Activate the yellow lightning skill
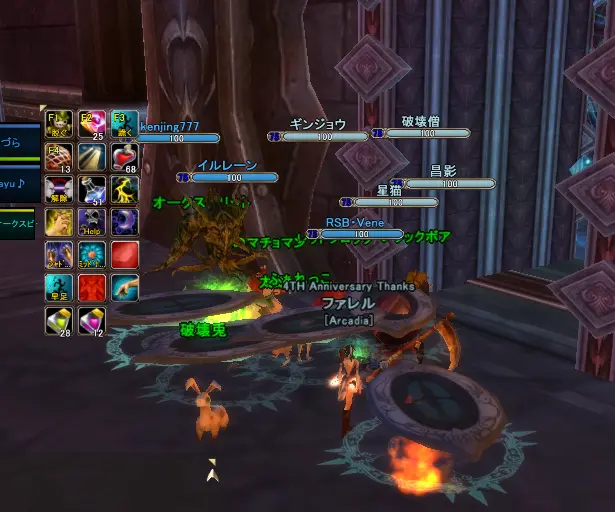The height and width of the screenshot is (512, 615). (125, 189)
